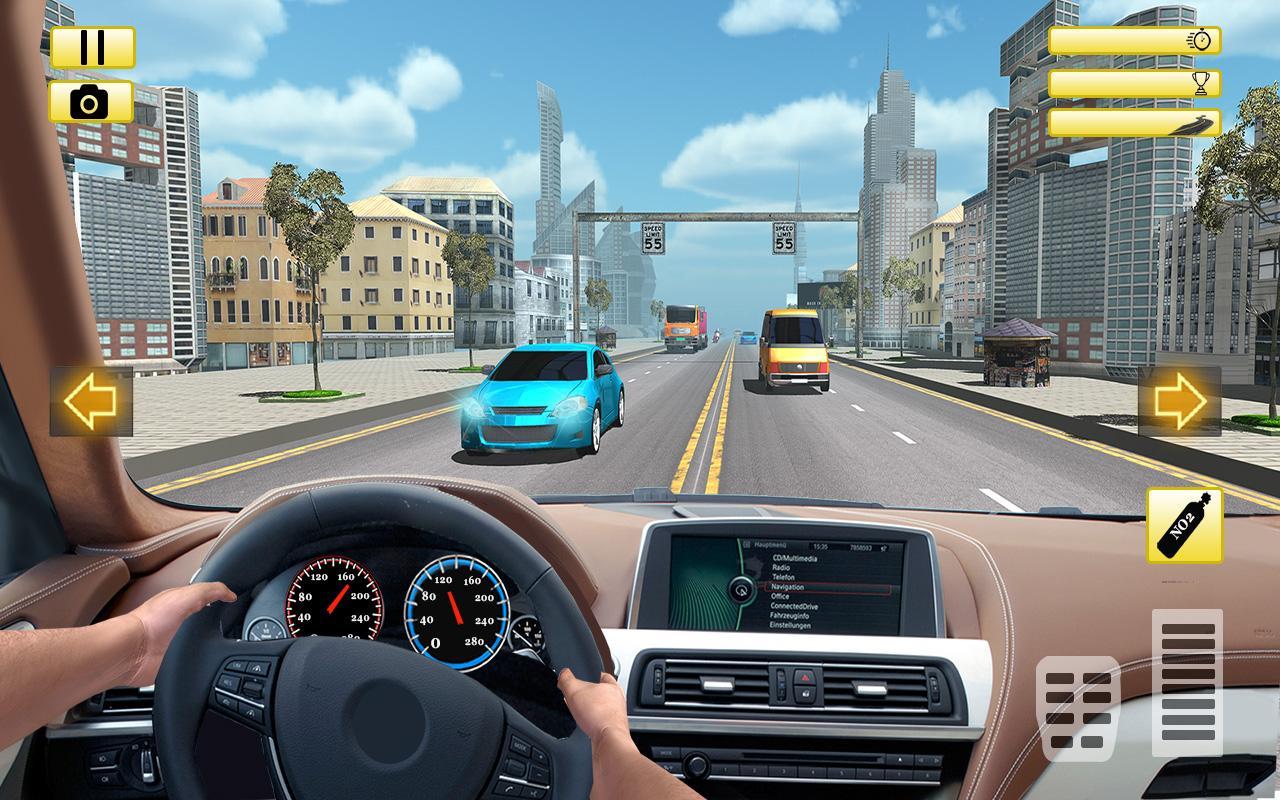Click the trophy icon on the score bar

point(1201,83)
